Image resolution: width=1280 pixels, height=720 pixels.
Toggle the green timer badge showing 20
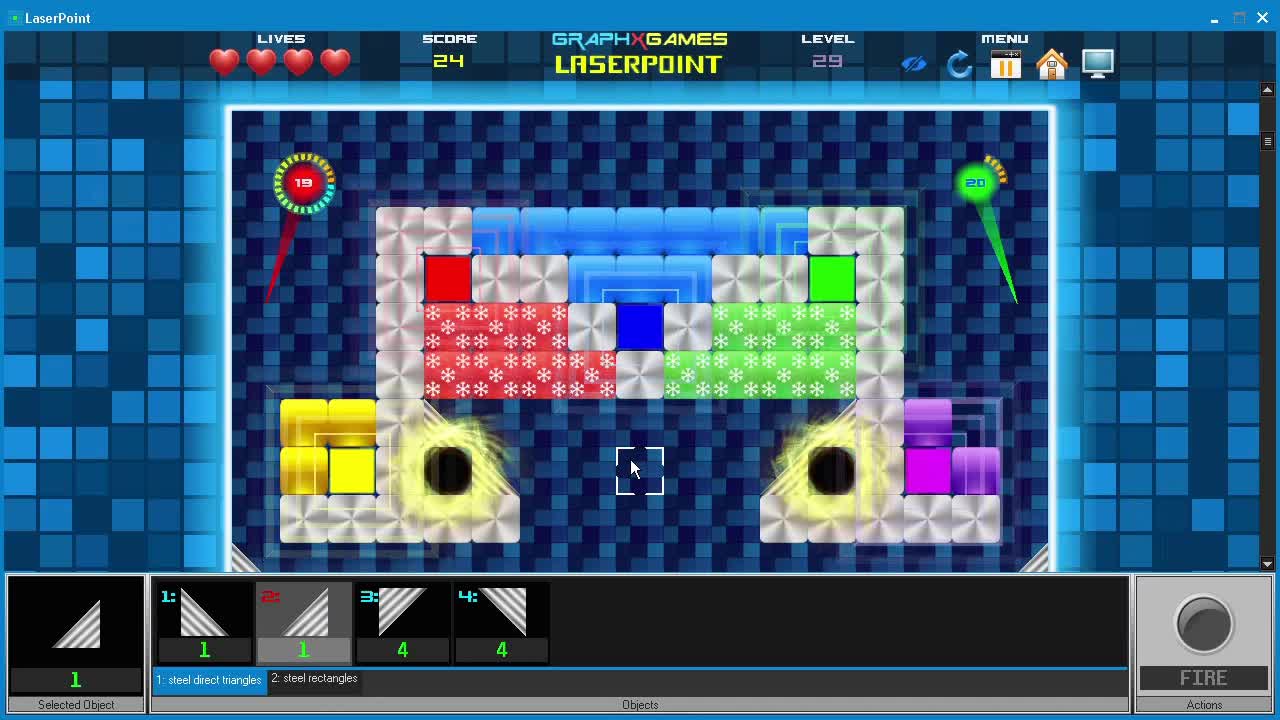975,182
